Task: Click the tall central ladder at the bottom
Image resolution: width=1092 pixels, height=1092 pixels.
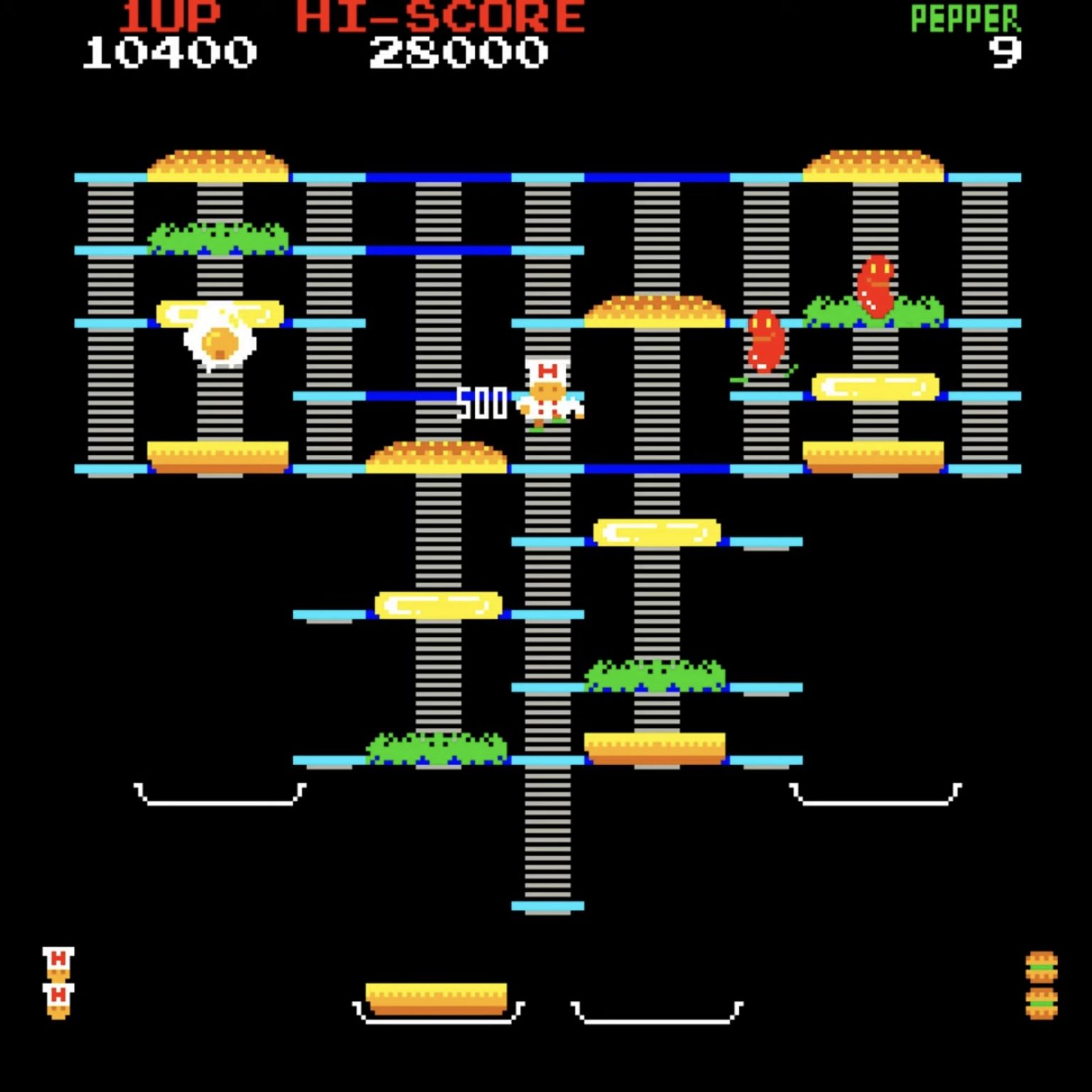Action: coord(547,839)
